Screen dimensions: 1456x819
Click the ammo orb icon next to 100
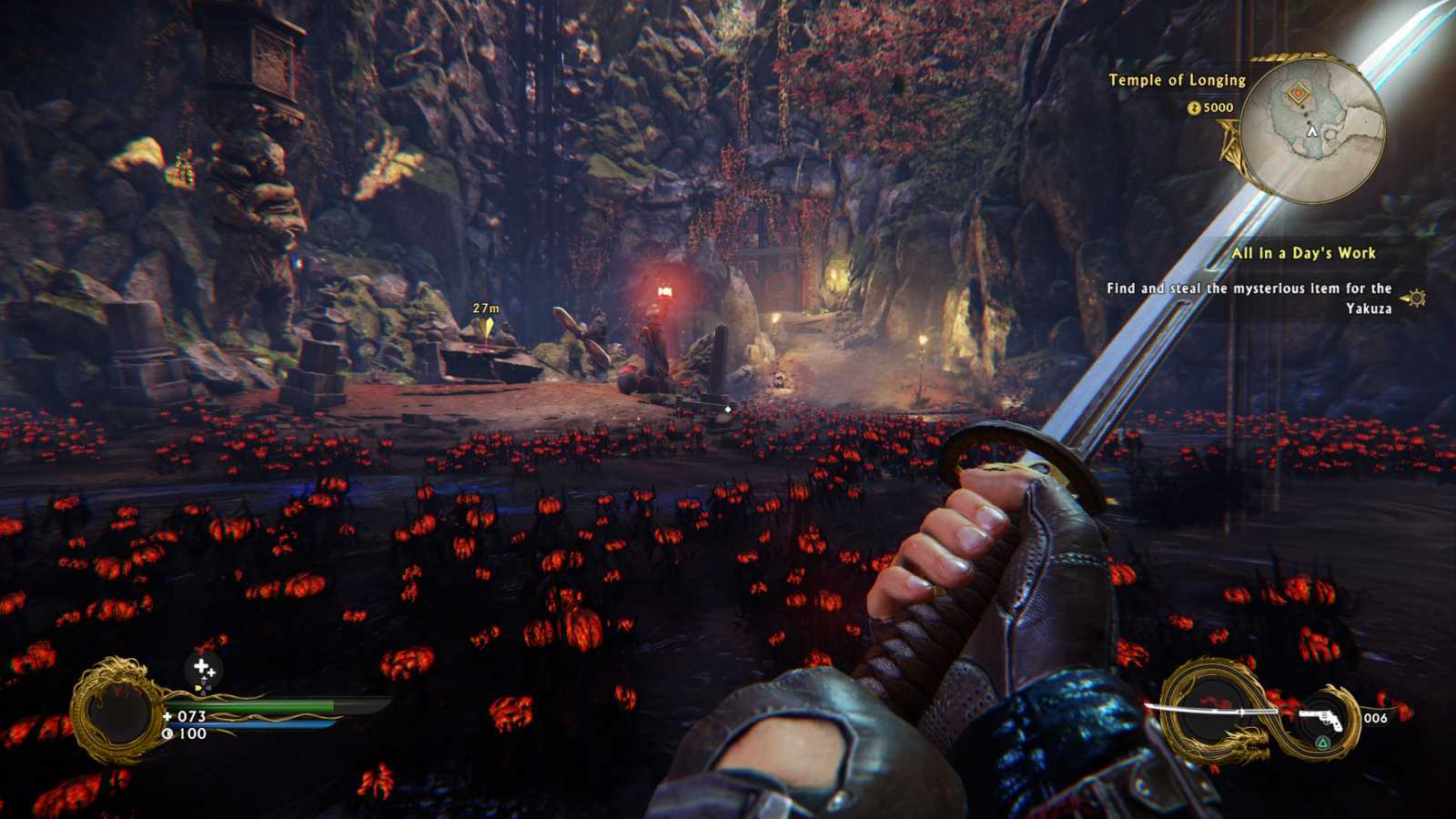click(167, 733)
